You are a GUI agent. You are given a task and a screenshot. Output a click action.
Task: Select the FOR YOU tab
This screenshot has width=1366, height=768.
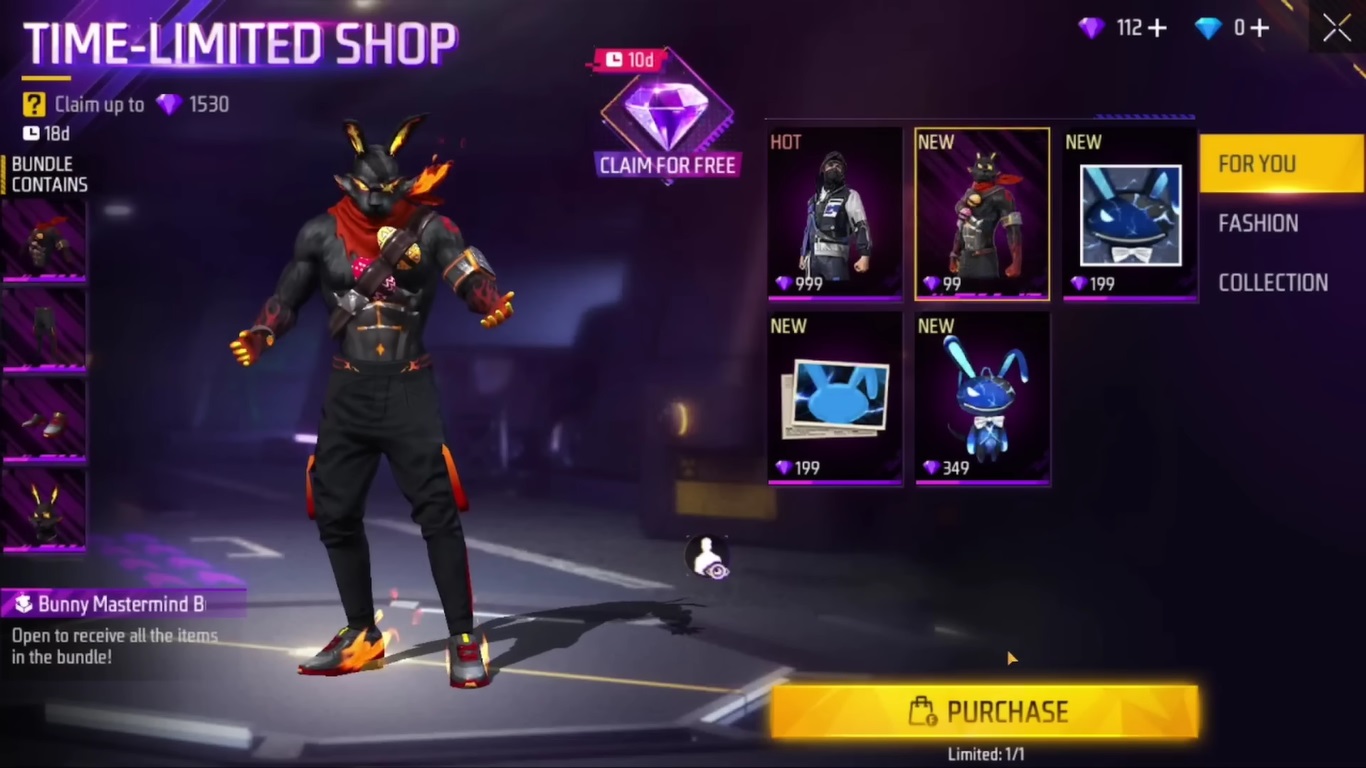pos(1256,163)
